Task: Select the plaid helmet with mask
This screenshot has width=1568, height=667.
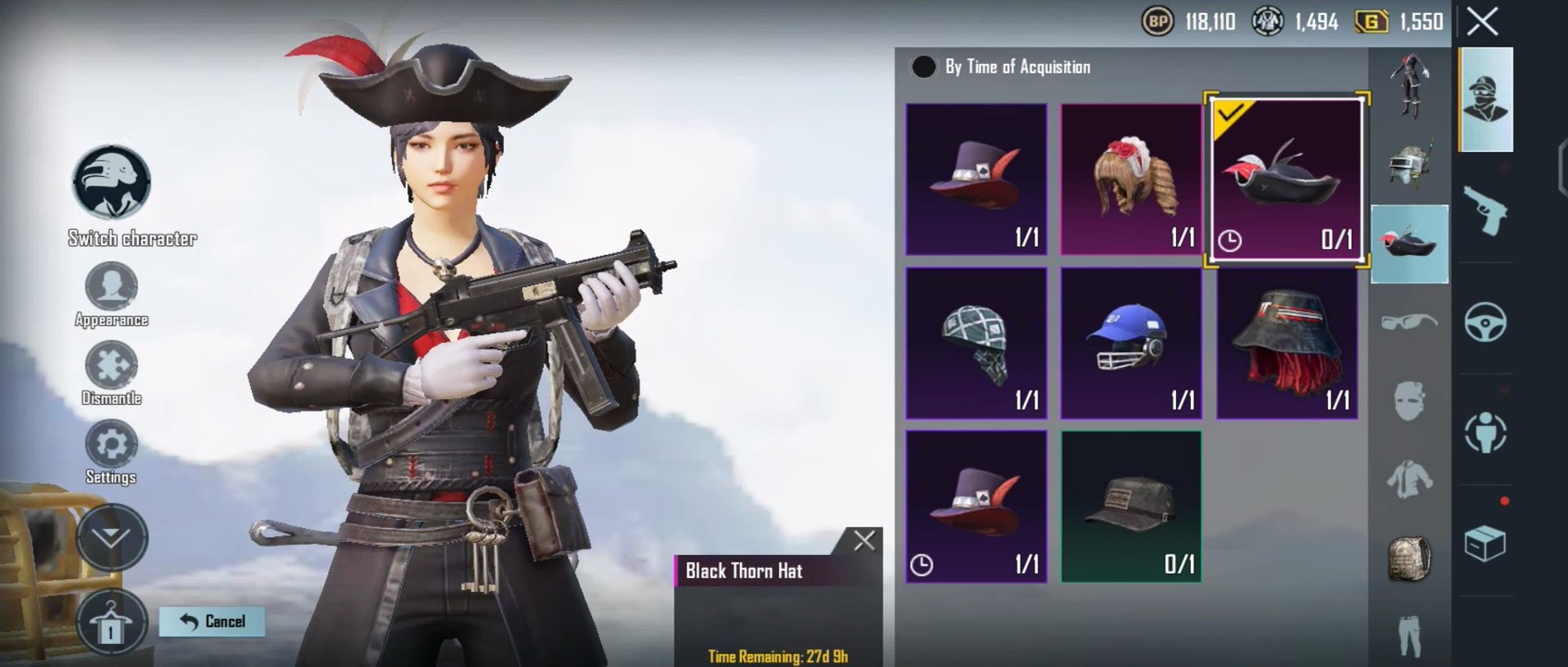Action: [x=976, y=343]
